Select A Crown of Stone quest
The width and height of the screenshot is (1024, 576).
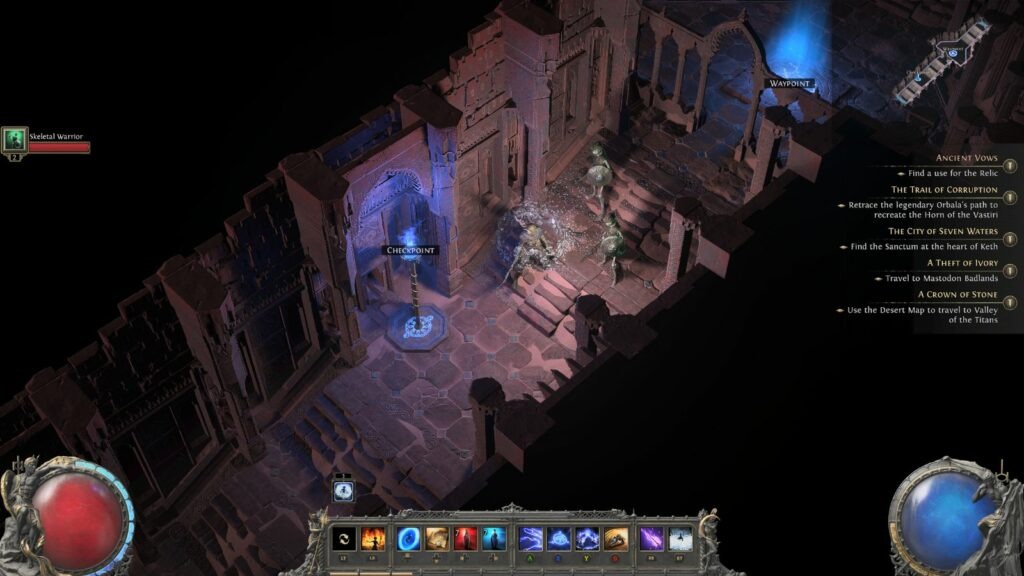(958, 294)
